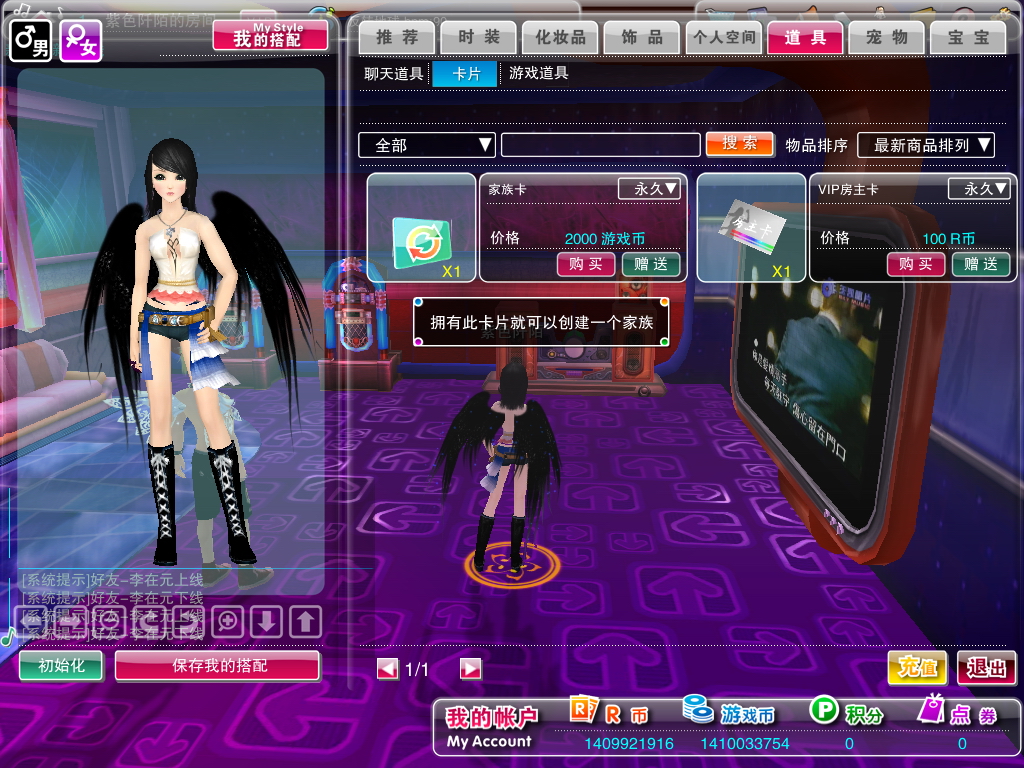
Task: Save outfit with 保存我的搭配
Action: [x=218, y=666]
